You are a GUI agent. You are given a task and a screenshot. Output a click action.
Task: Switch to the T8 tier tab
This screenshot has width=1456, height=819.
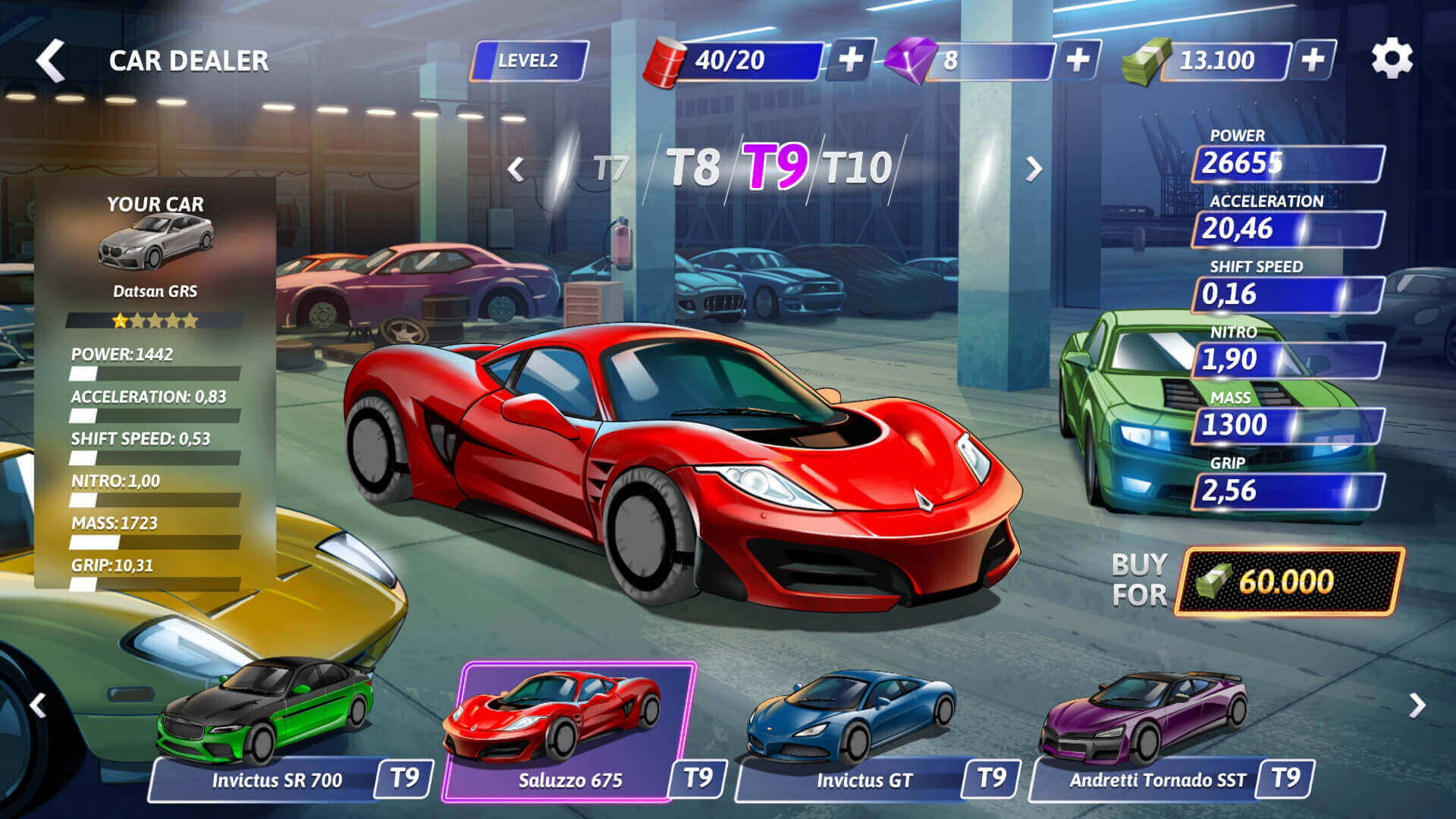pyautogui.click(x=692, y=168)
